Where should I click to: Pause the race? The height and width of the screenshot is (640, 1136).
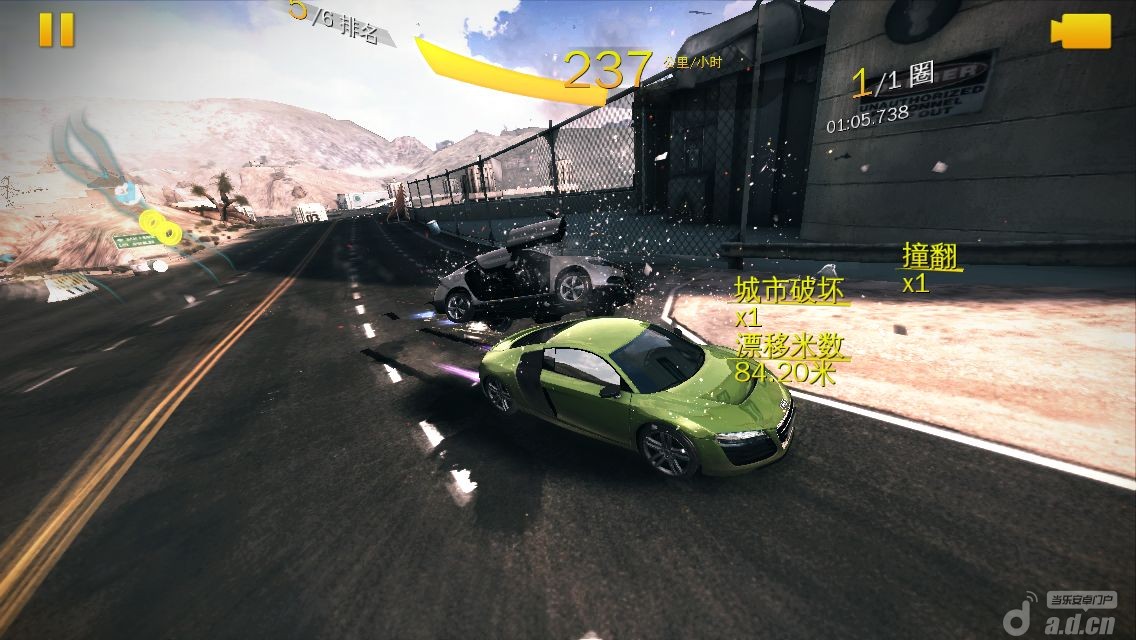[56, 29]
